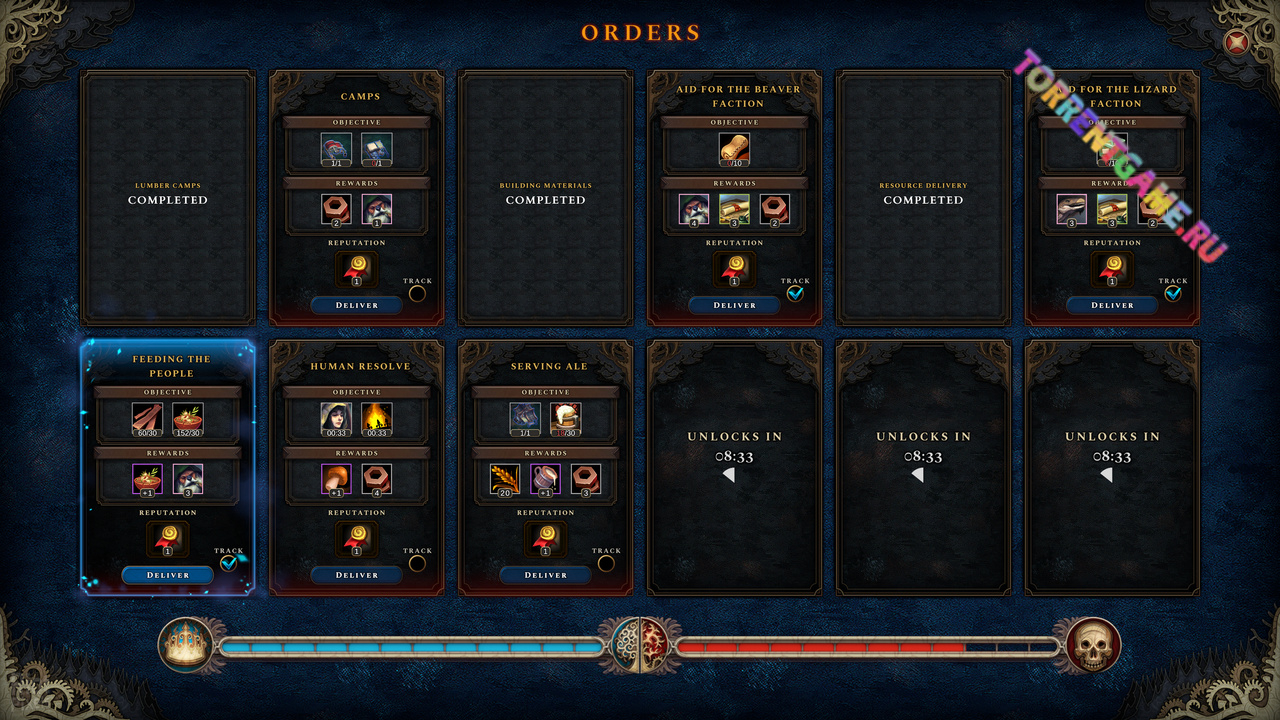Deliver the Serving Ale order
This screenshot has height=720, width=1280.
545,575
